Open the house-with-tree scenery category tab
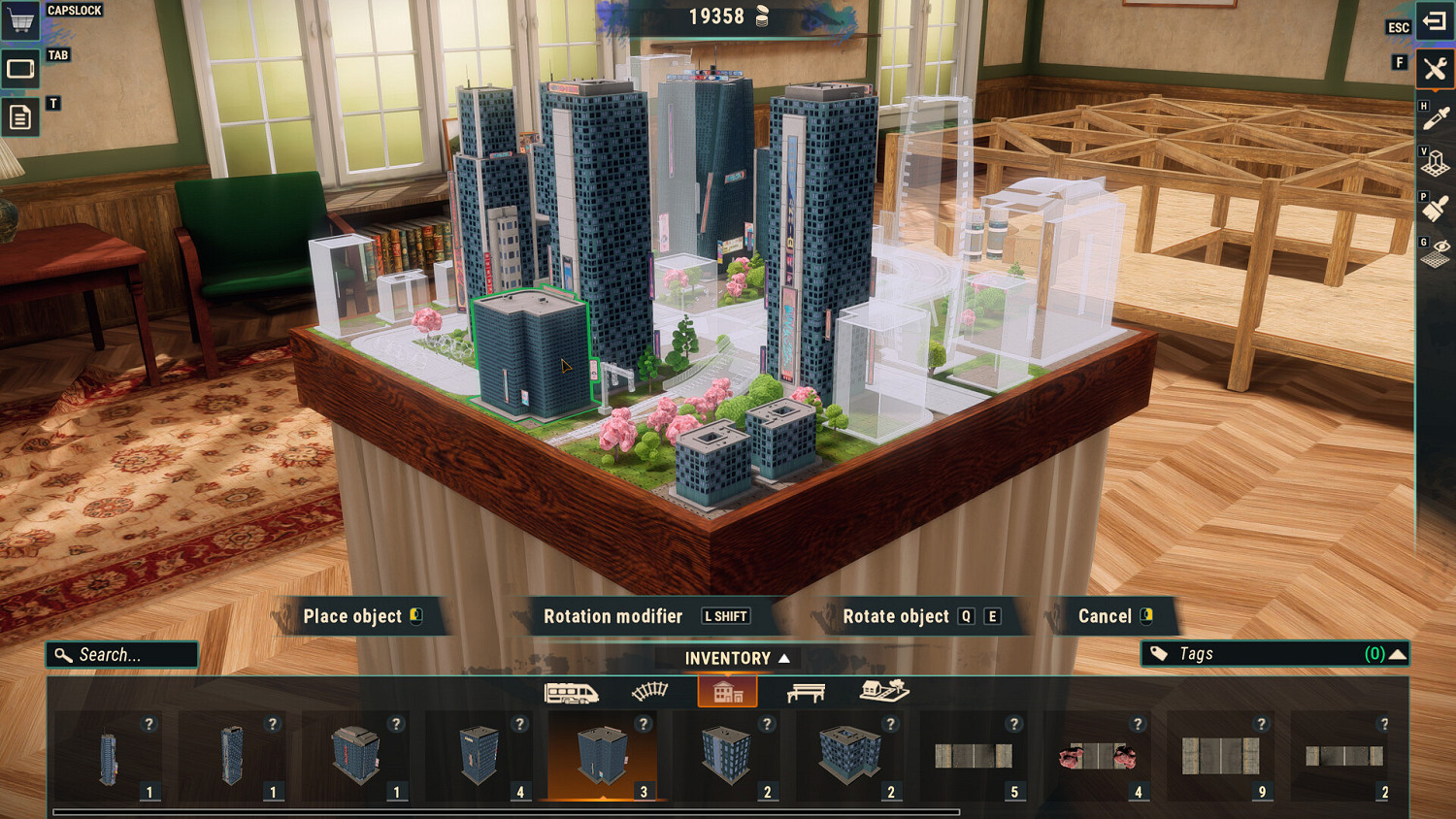The height and width of the screenshot is (819, 1456). [883, 691]
